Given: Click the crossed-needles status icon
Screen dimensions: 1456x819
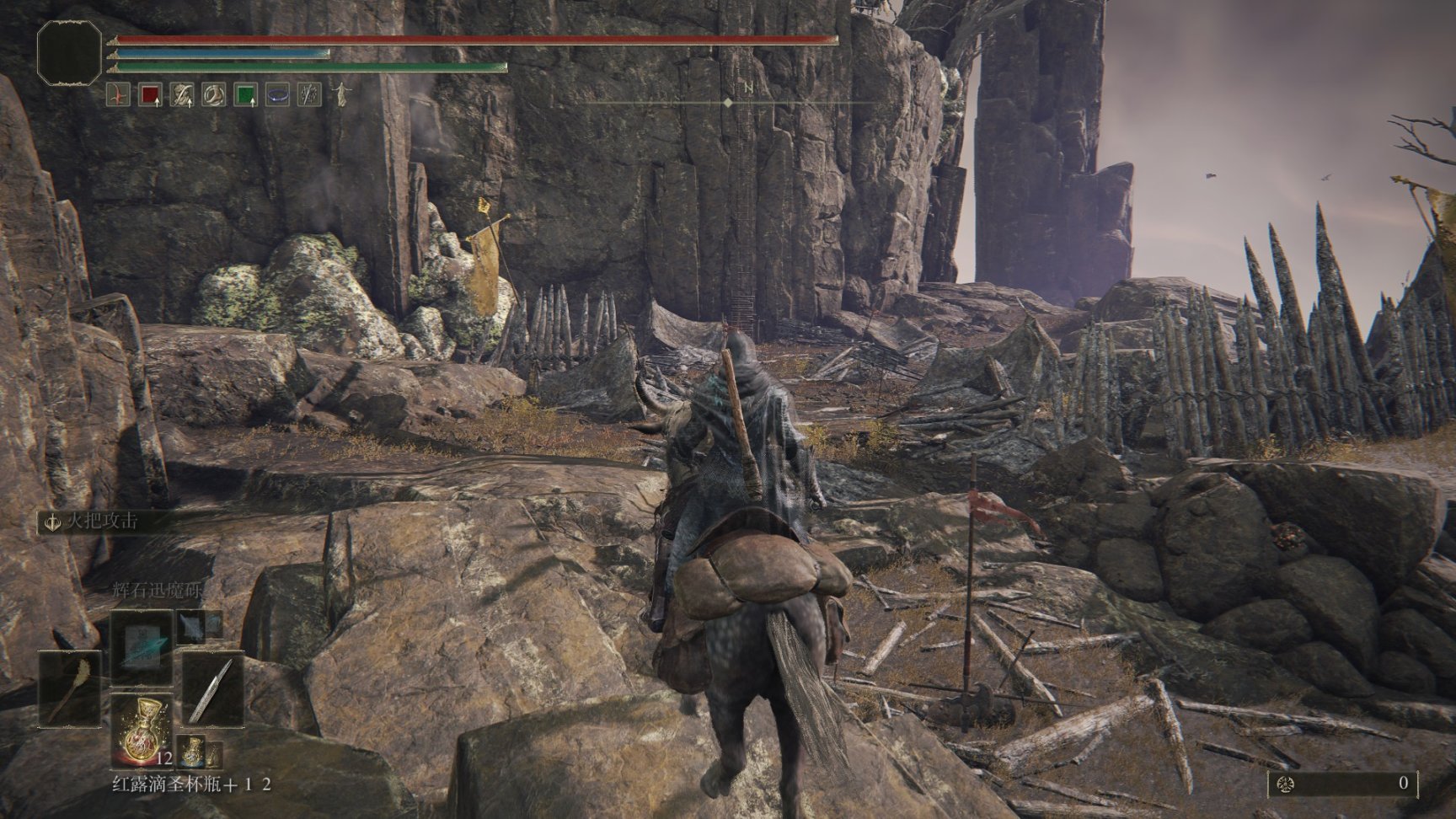Looking at the screenshot, I should (309, 95).
